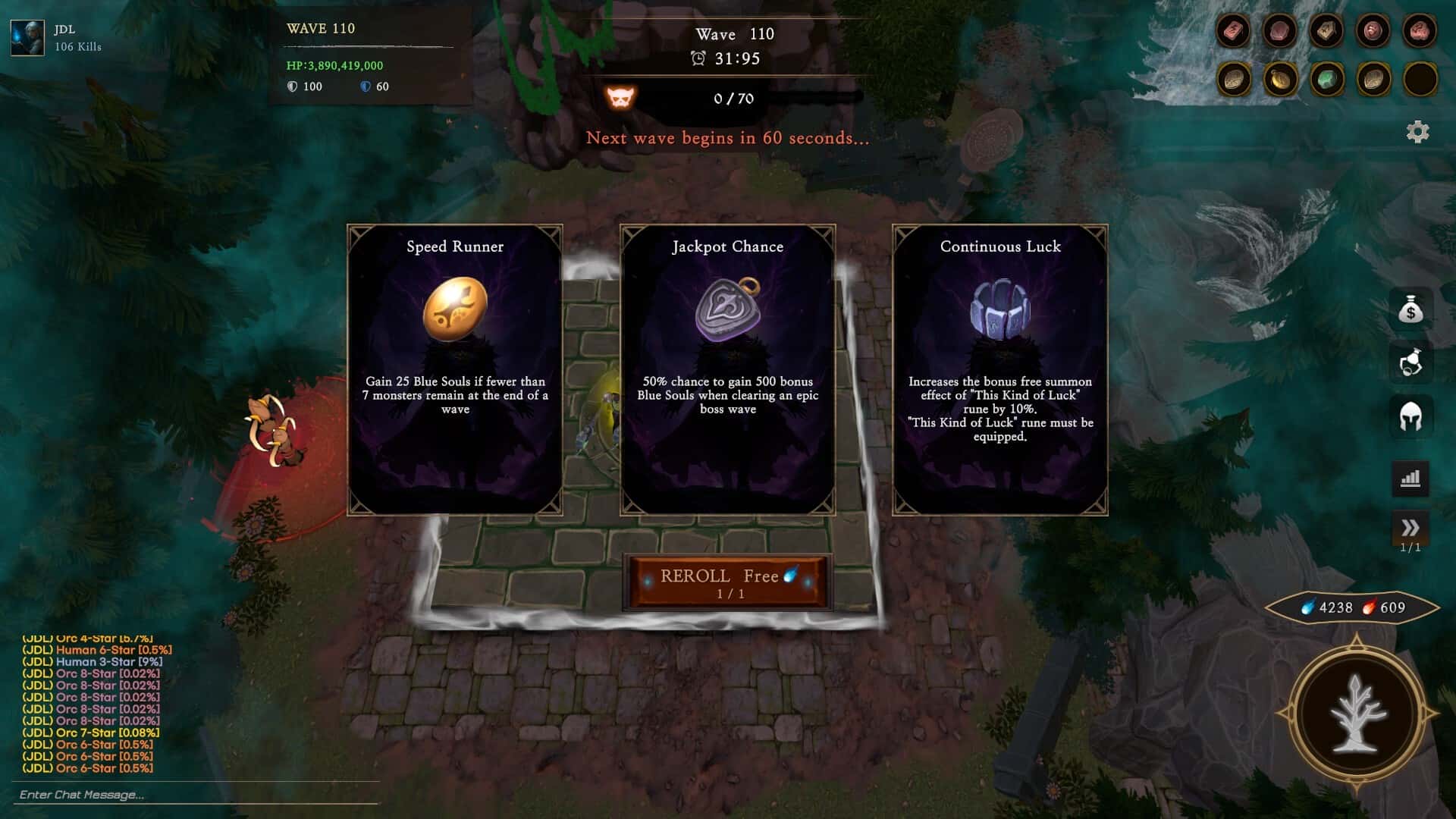Select the Jackpot Chance card
The image size is (1456, 819).
pos(727,370)
